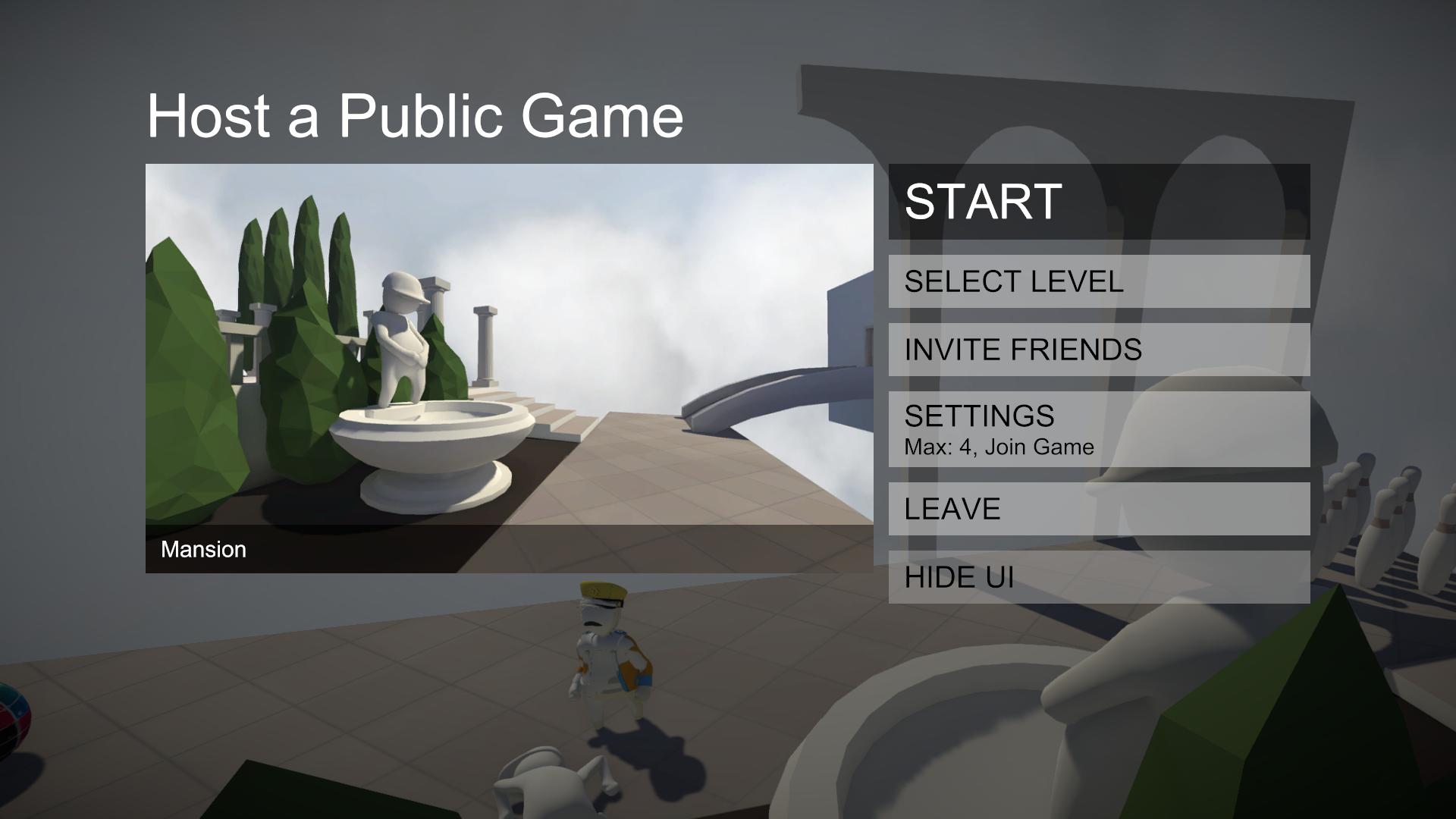Open Settings for max players
This screenshot has width=1456, height=819.
(x=1098, y=429)
